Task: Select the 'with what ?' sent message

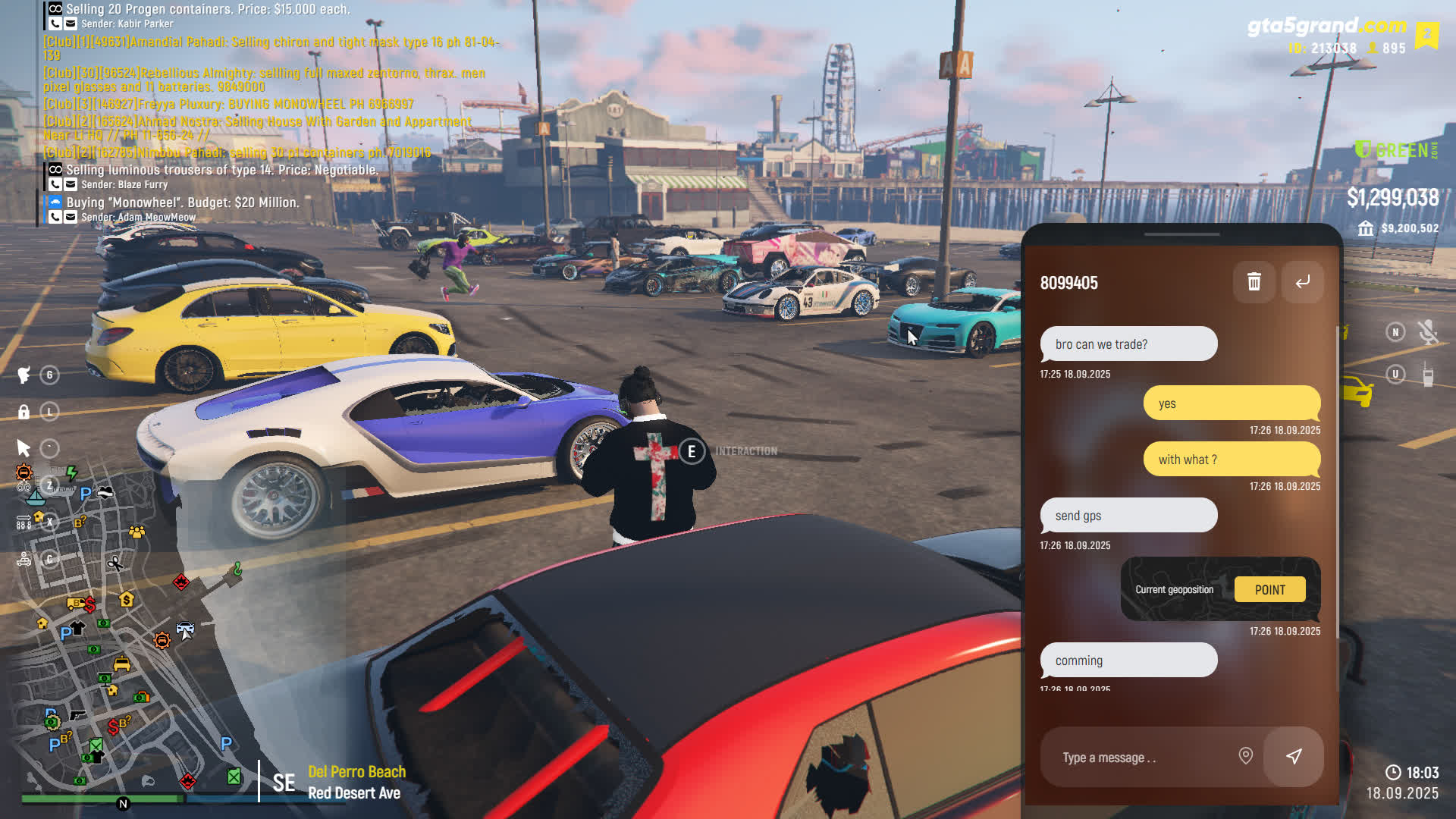Action: click(1232, 460)
